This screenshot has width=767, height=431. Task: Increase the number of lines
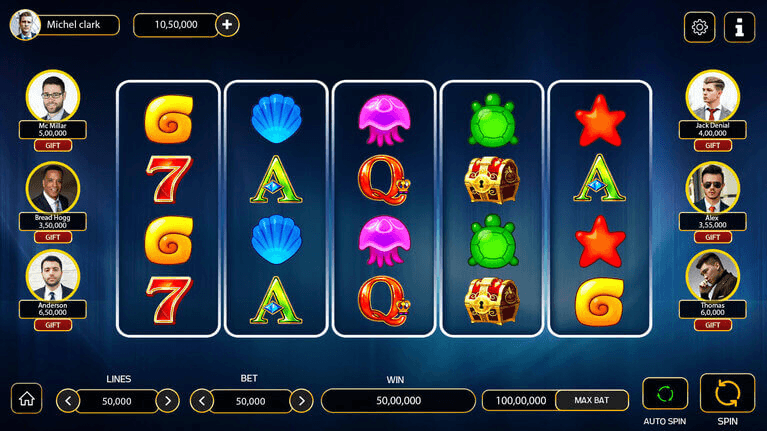pos(168,401)
